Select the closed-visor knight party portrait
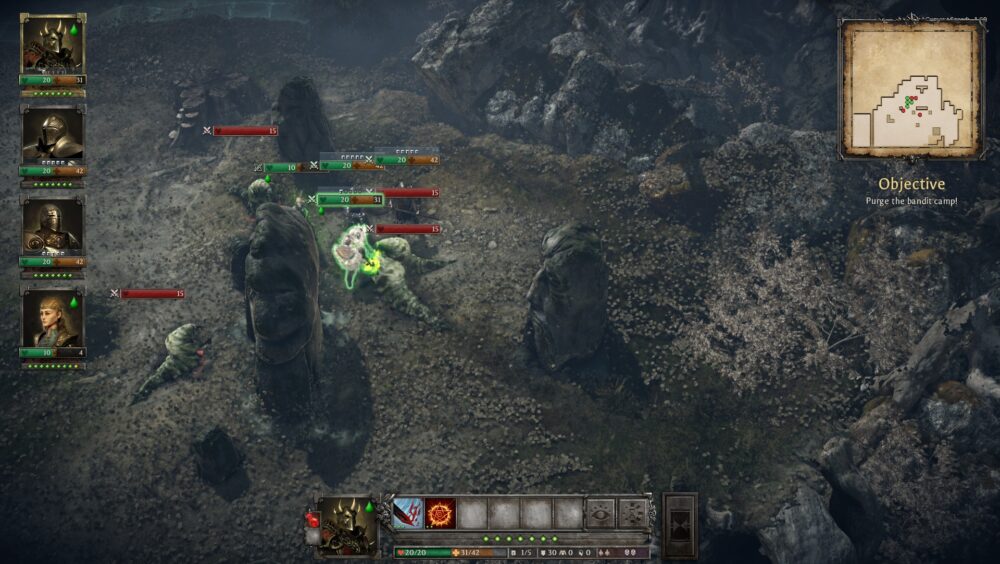Screen dimensions: 1000x564 click(52, 136)
